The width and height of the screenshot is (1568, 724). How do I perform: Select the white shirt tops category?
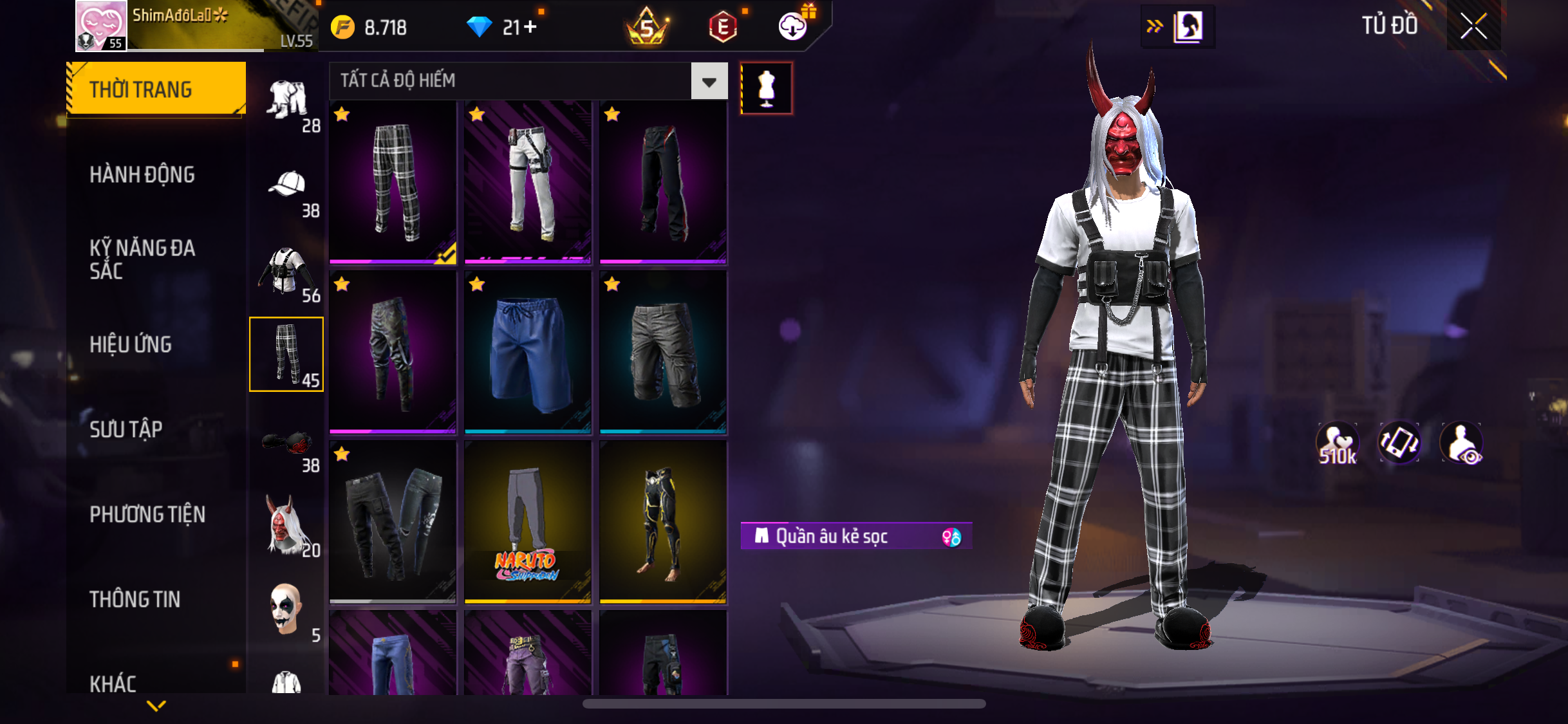tap(286, 270)
